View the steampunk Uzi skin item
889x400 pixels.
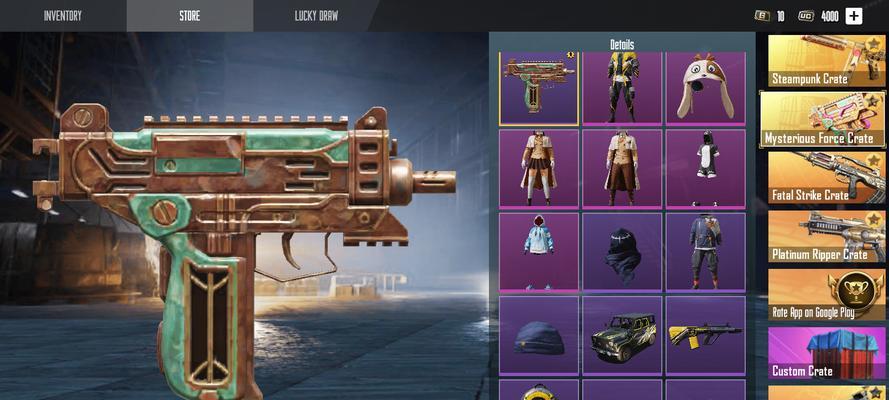click(539, 88)
